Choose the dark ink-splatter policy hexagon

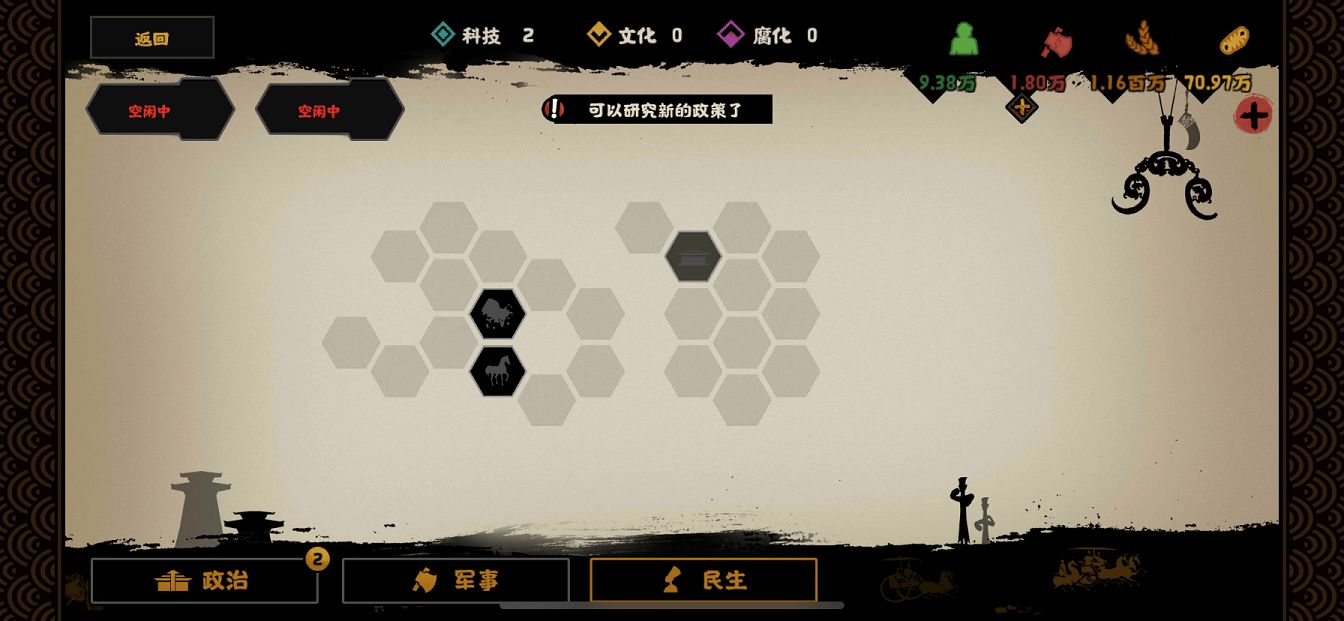coord(498,314)
